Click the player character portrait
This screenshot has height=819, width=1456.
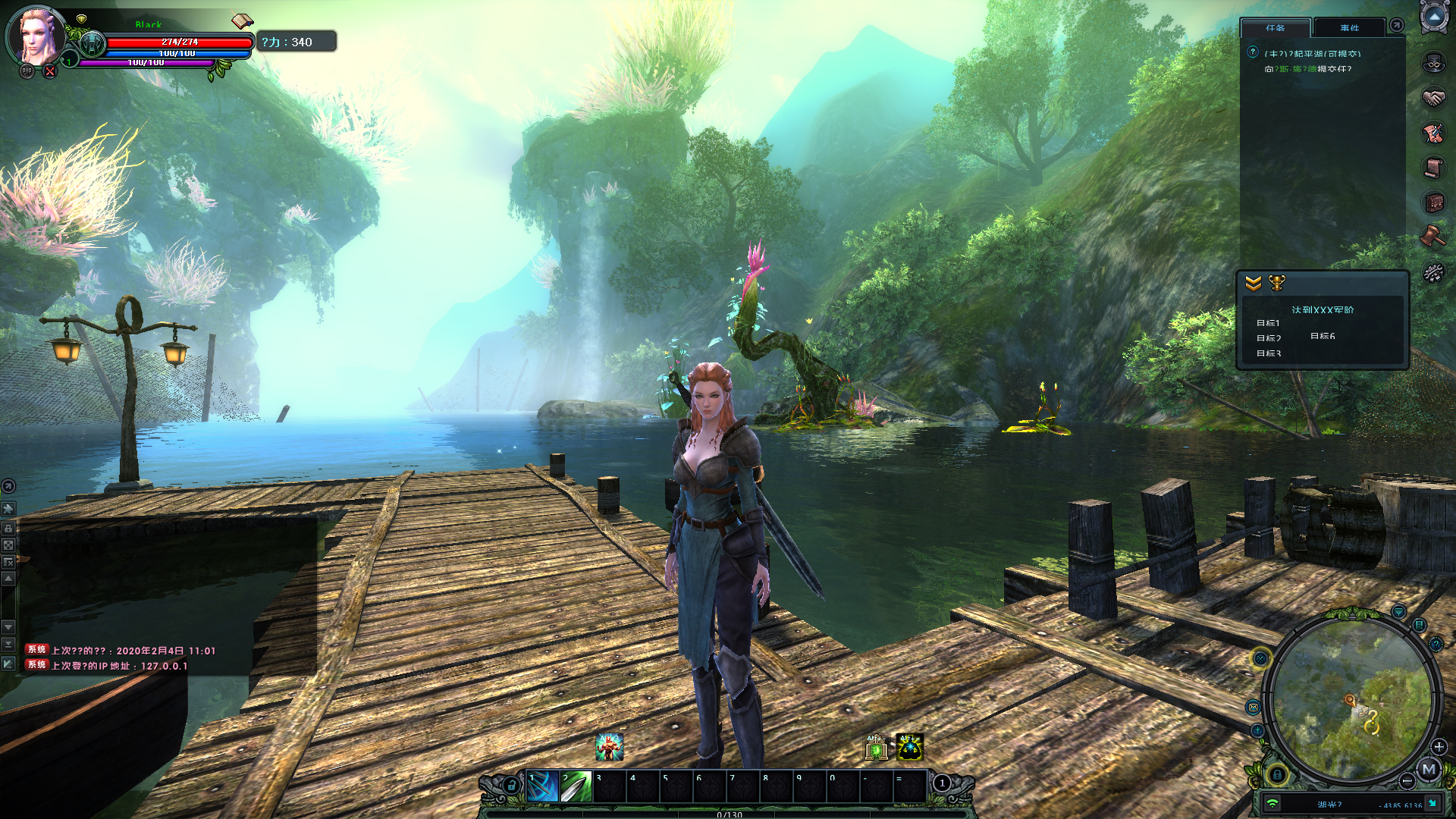36,36
